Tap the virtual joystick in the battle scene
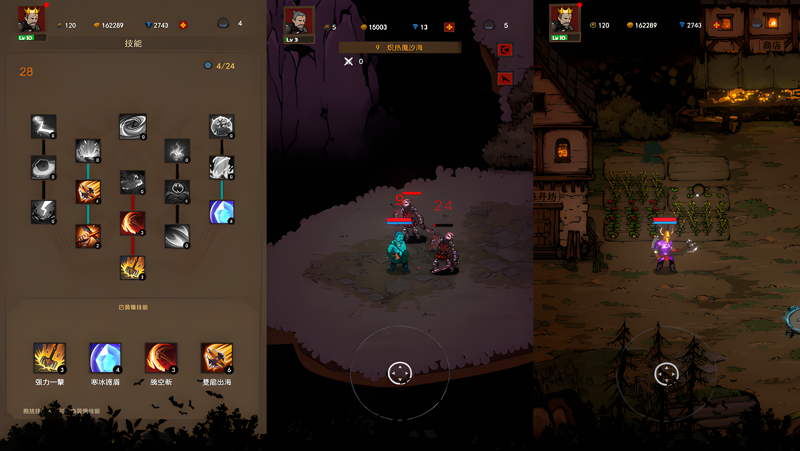The image size is (800, 451). tap(399, 373)
